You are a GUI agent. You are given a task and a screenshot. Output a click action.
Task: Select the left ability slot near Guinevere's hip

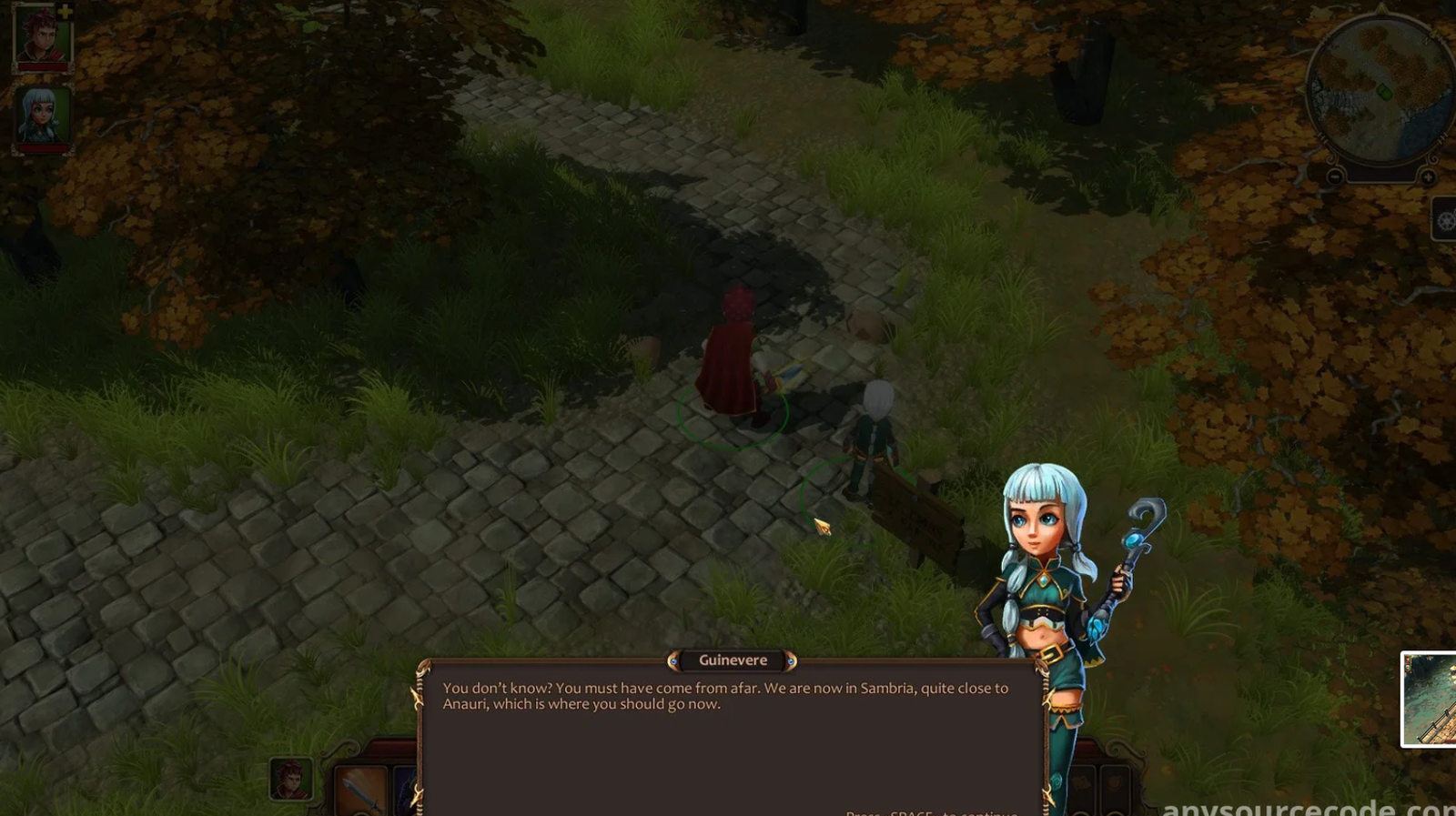pyautogui.click(x=1081, y=785)
